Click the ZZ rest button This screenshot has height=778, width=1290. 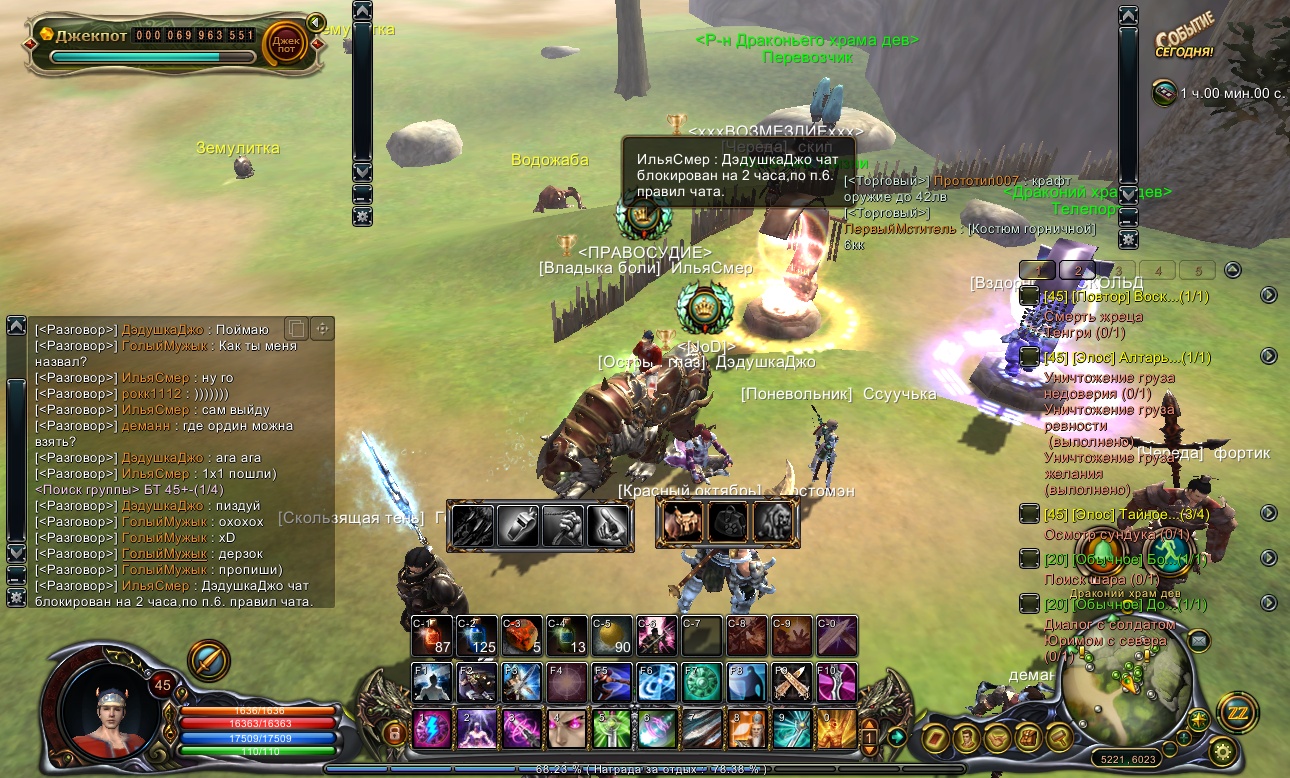pos(1237,713)
